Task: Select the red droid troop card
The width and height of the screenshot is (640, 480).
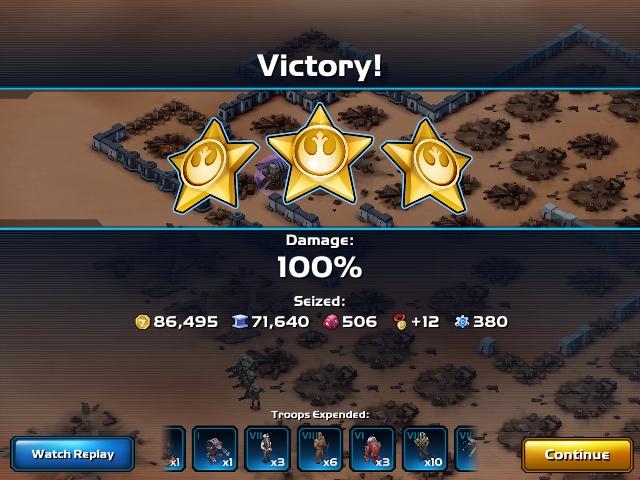Action: [372, 449]
